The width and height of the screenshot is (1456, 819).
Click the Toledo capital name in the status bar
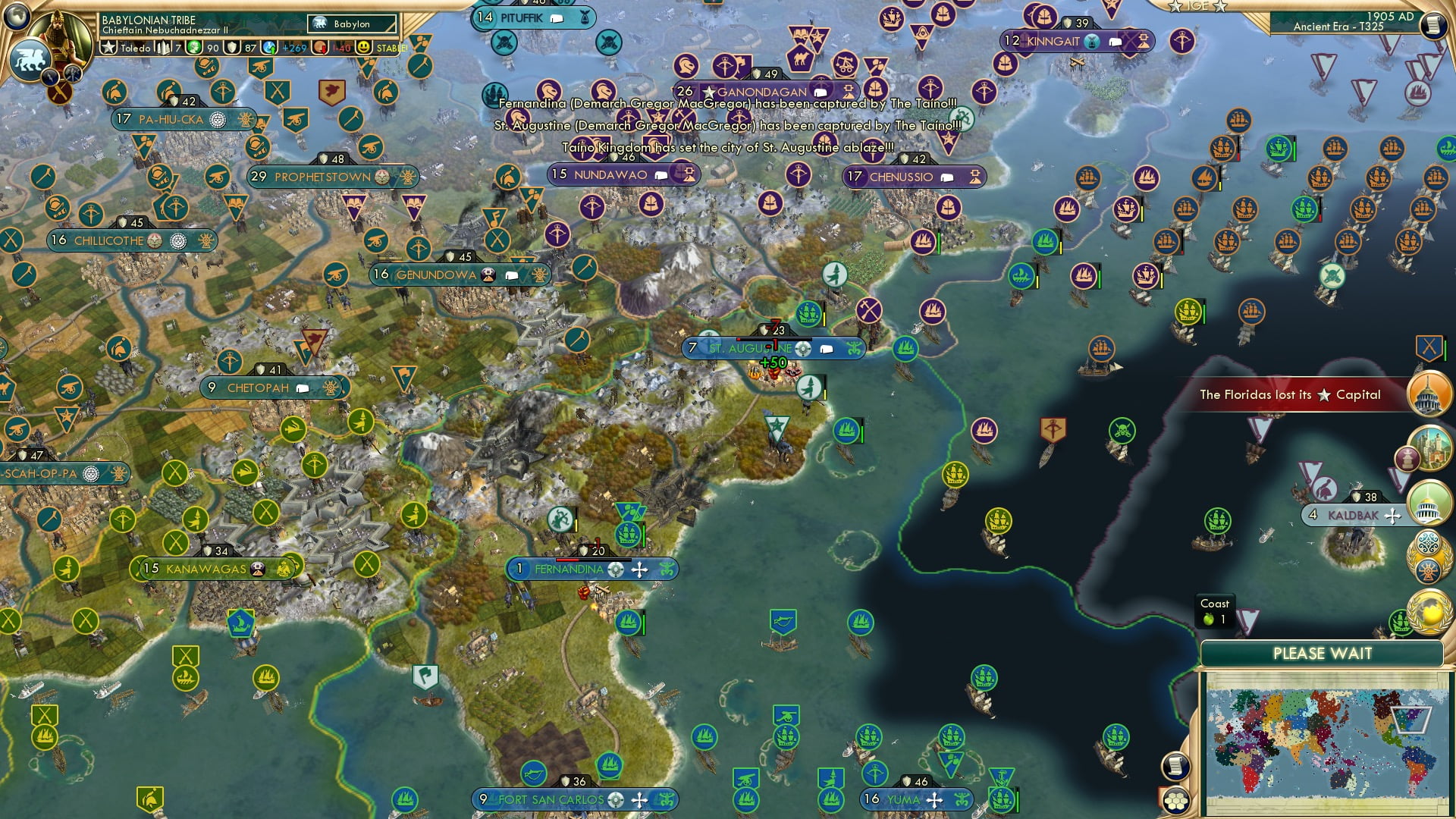click(135, 47)
